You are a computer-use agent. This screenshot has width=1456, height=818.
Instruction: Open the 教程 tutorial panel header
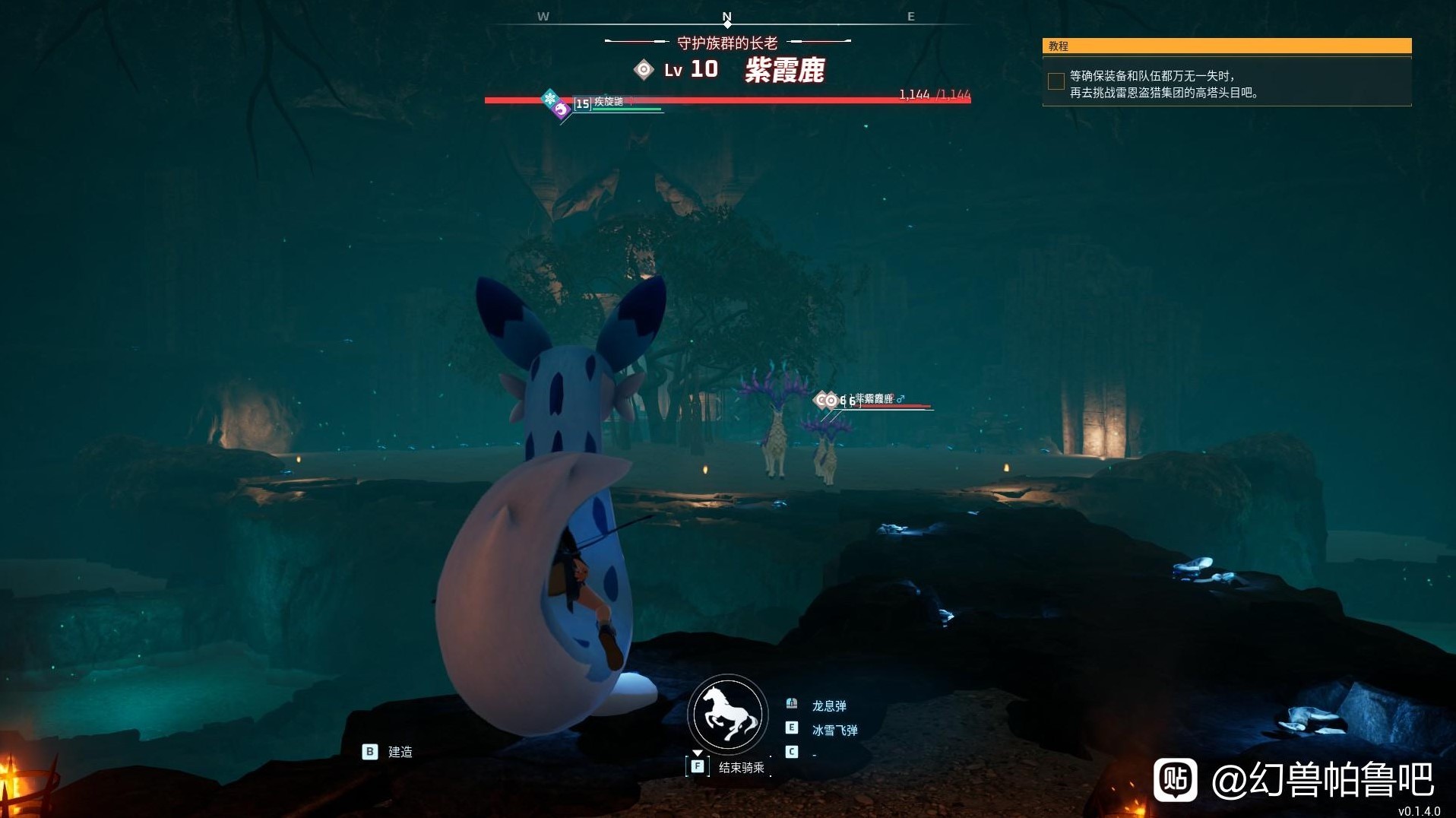point(1227,46)
